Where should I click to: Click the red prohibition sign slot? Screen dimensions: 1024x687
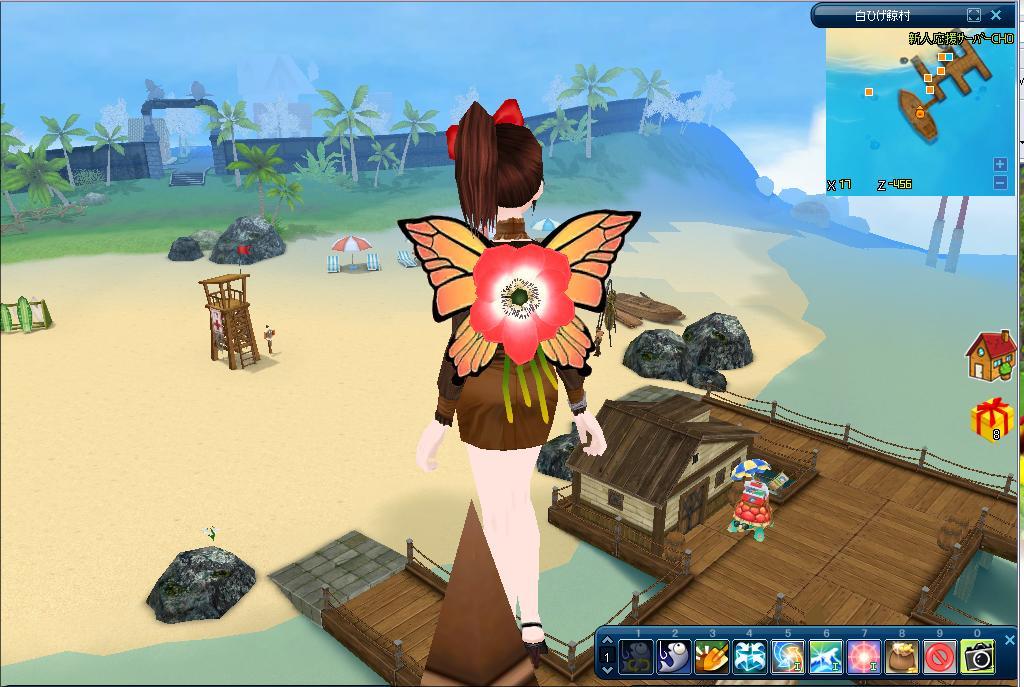(940, 657)
